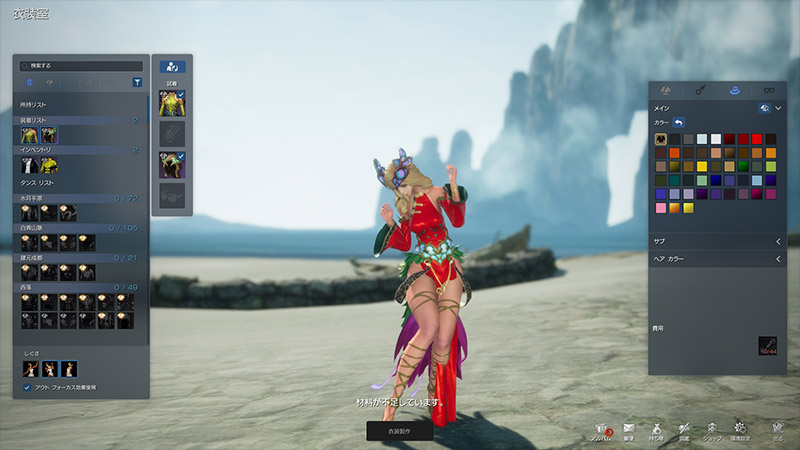Viewport: 800px width, 450px height.
Task: Toggle the アウトフォーカス効果使用 checkbox
Action: coord(27,387)
